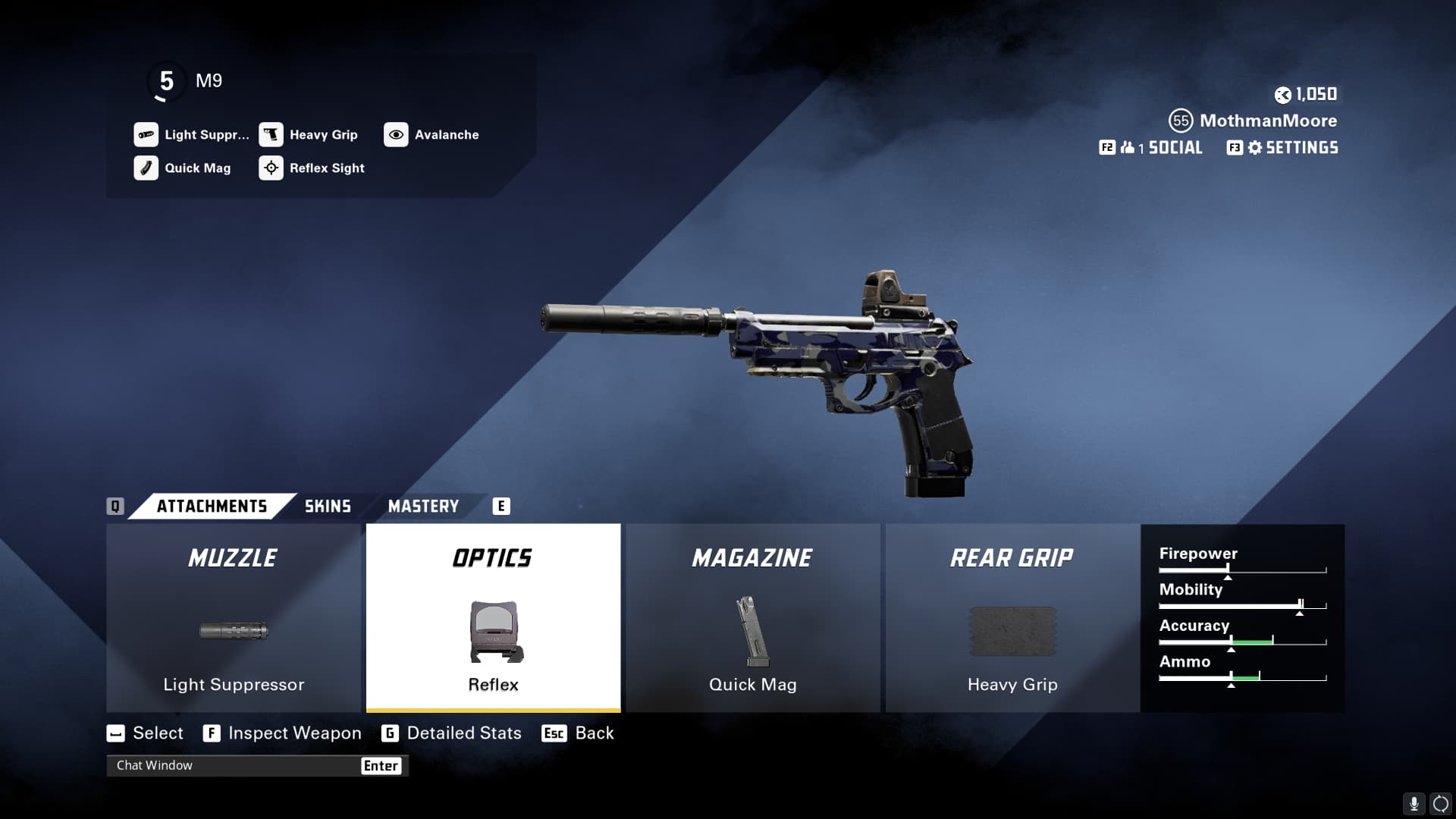
Task: Click the MothmanMoore player name
Action: pyautogui.click(x=1268, y=121)
